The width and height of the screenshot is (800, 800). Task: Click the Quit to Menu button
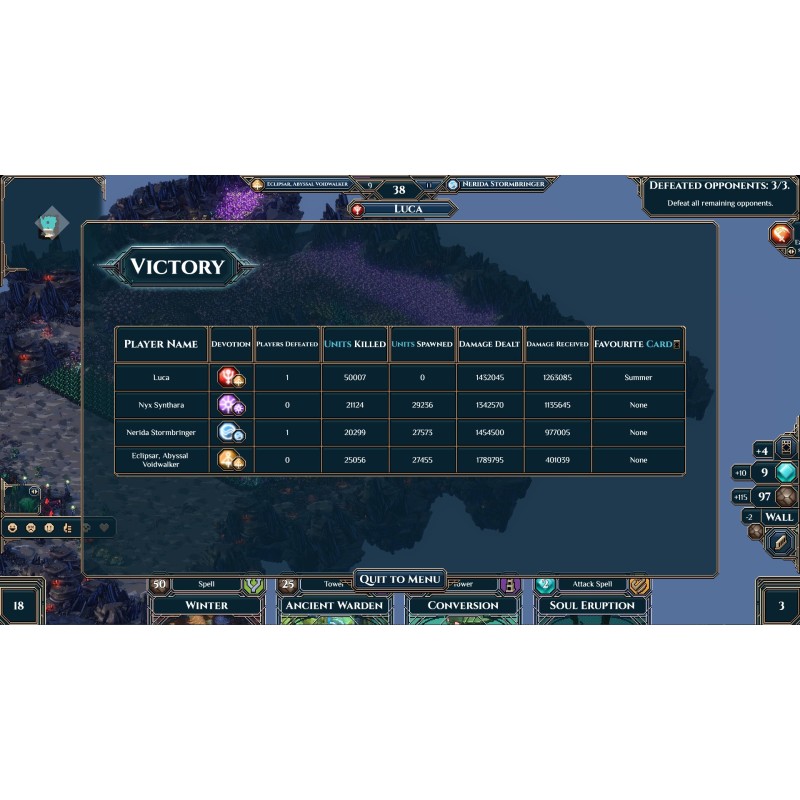pyautogui.click(x=400, y=580)
